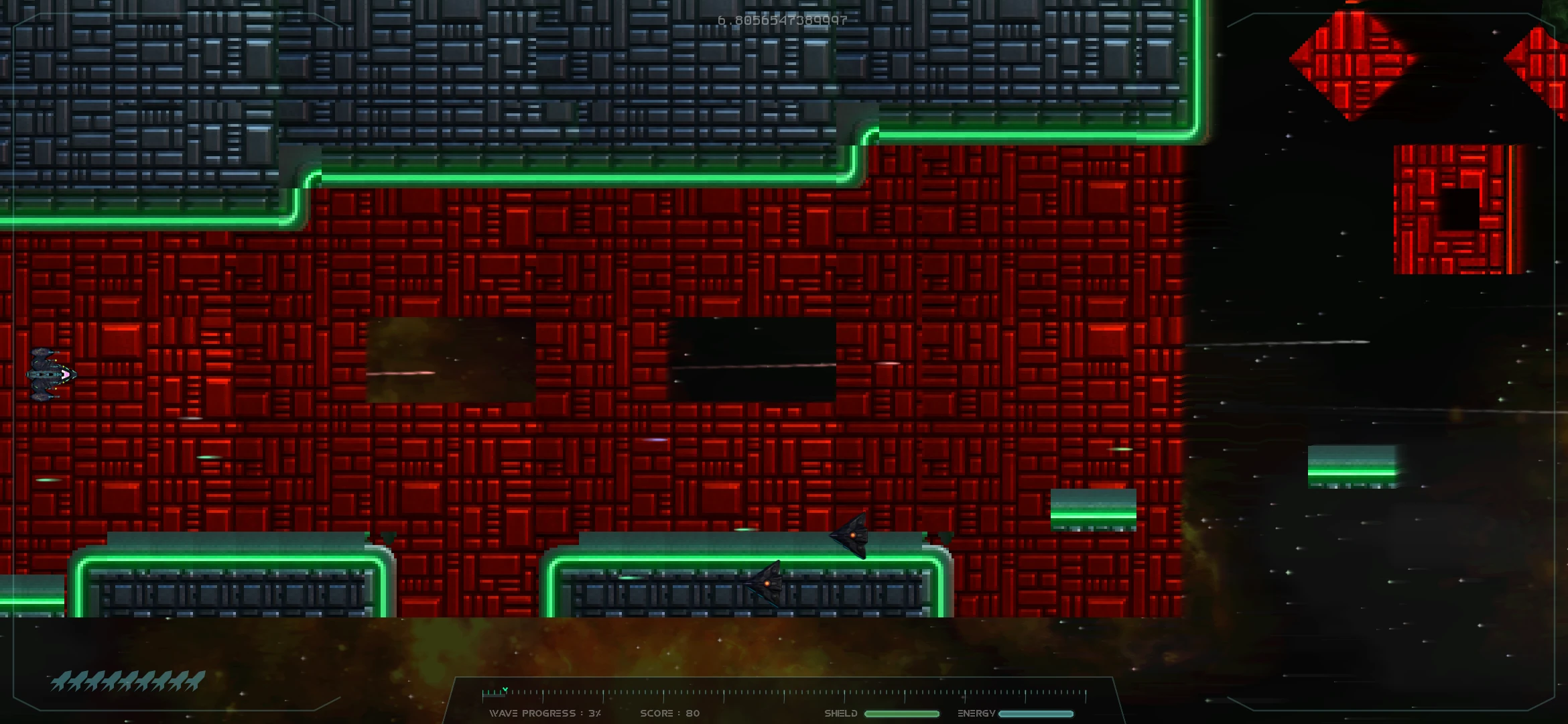The image size is (1568, 724).
Task: Target the upper dark enemy fighter ship
Action: coord(851,536)
